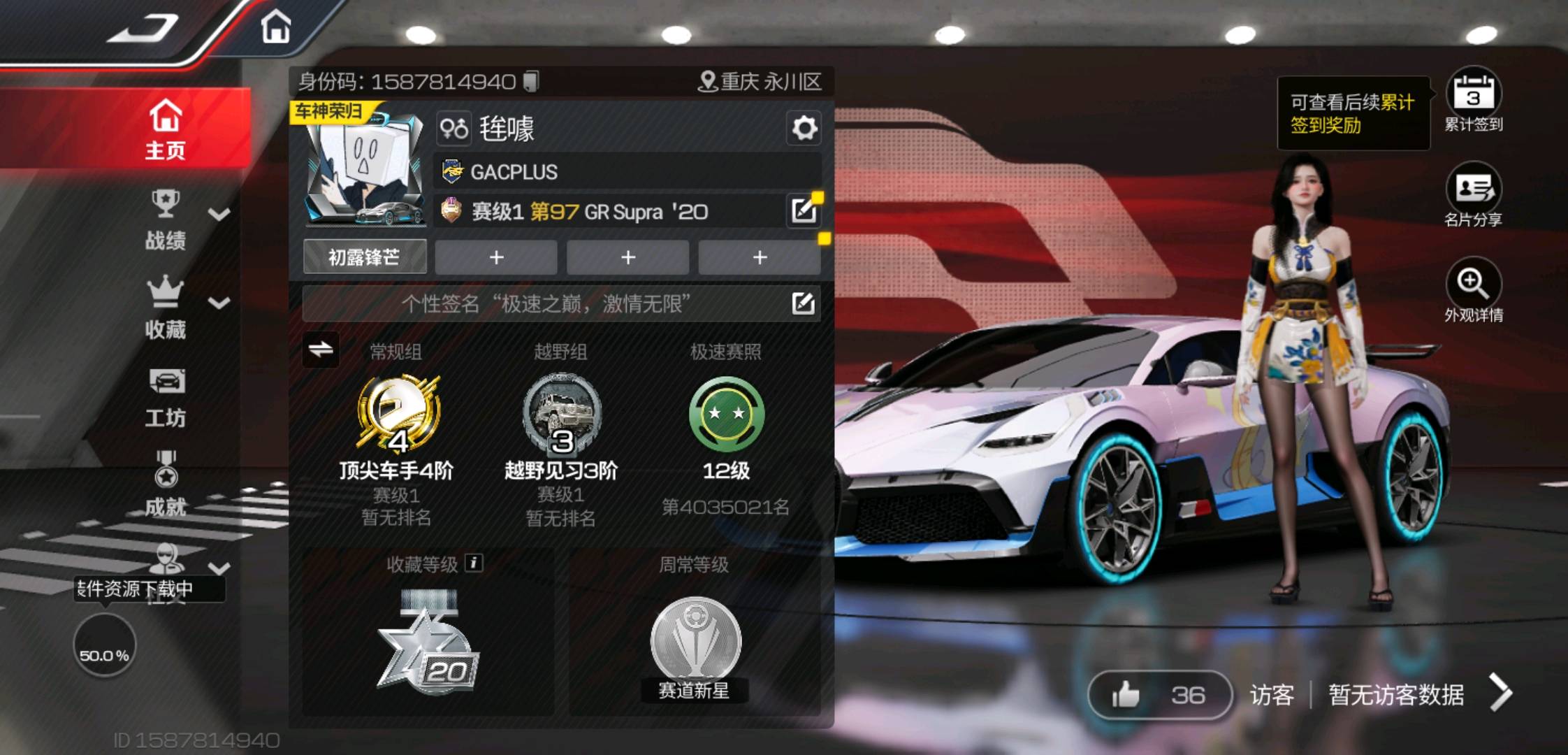Open the 成就 achievements tab
This screenshot has width=1568, height=755.
[166, 484]
